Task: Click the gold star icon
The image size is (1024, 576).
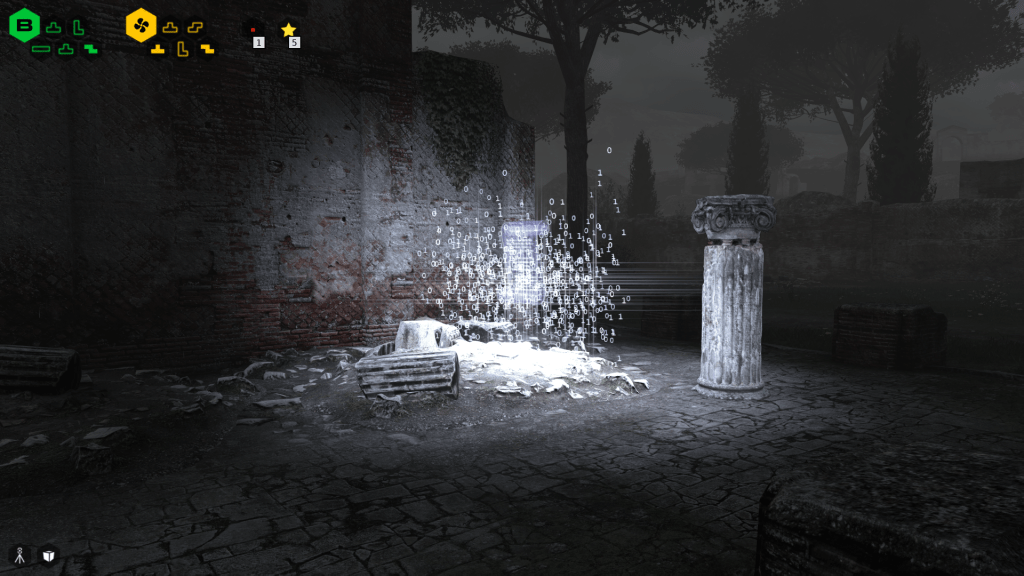Action: tap(289, 30)
